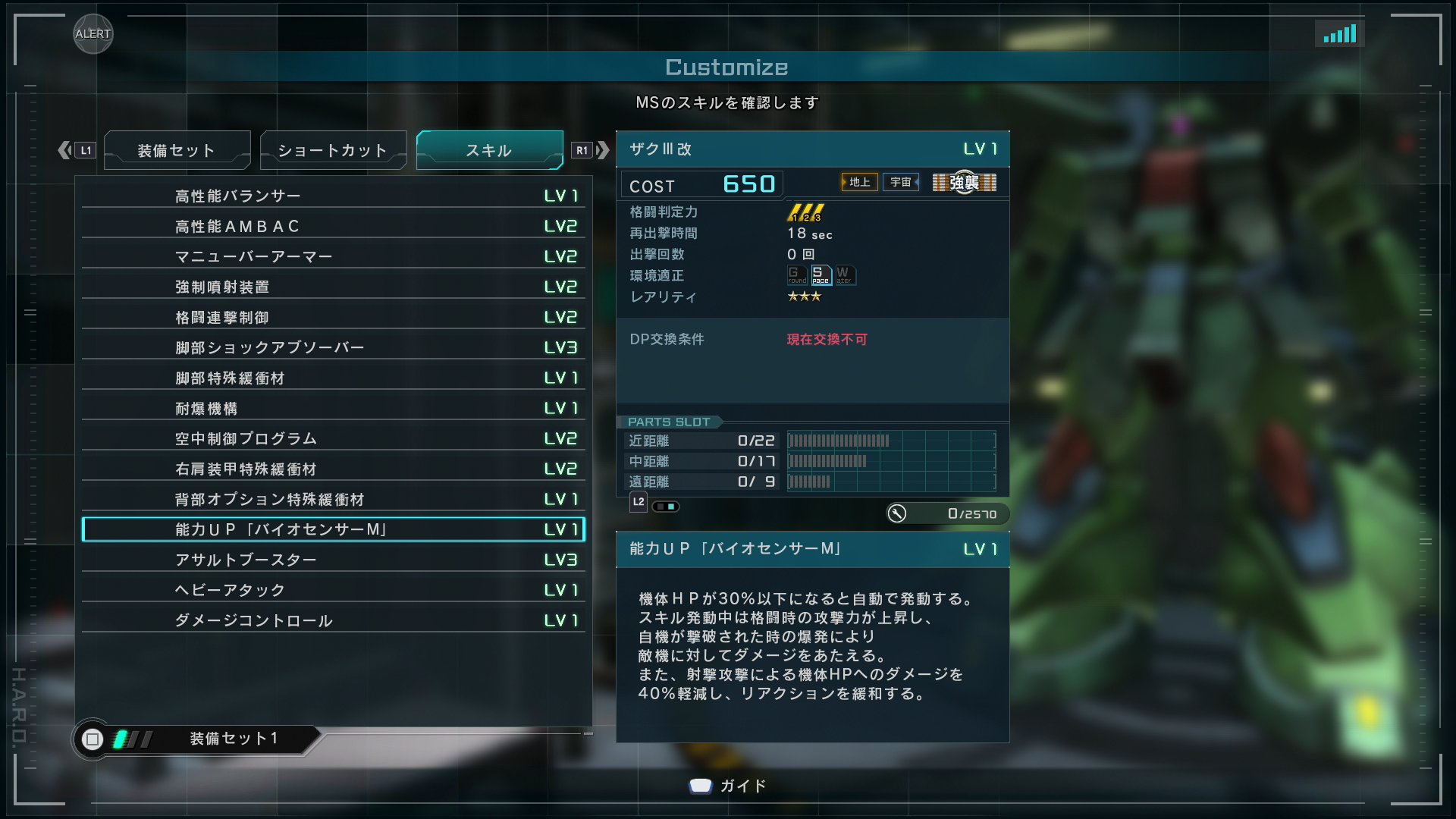
Task: Click the 強襲 assault emblem badge
Action: click(964, 182)
